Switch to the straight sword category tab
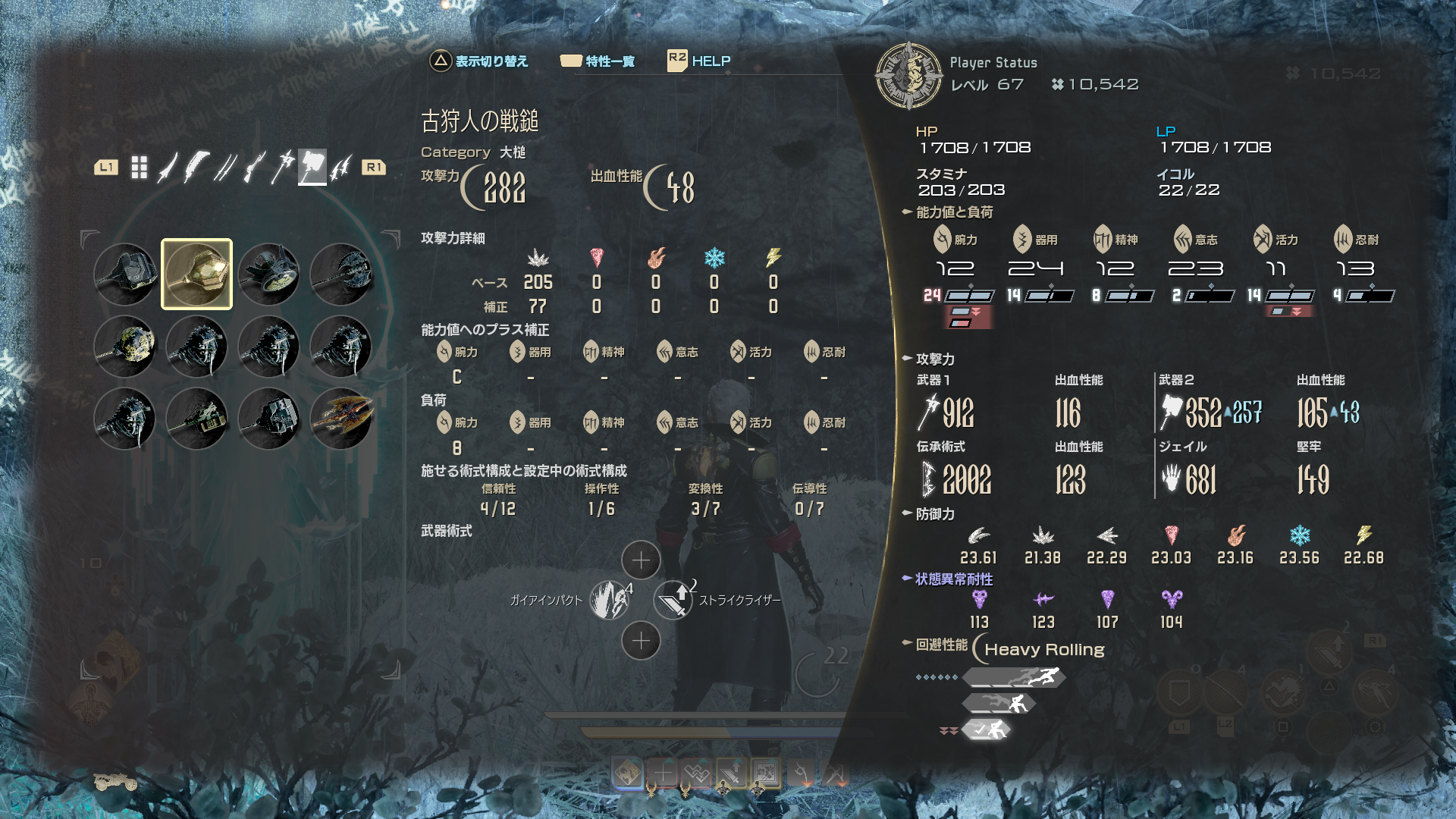 point(167,168)
